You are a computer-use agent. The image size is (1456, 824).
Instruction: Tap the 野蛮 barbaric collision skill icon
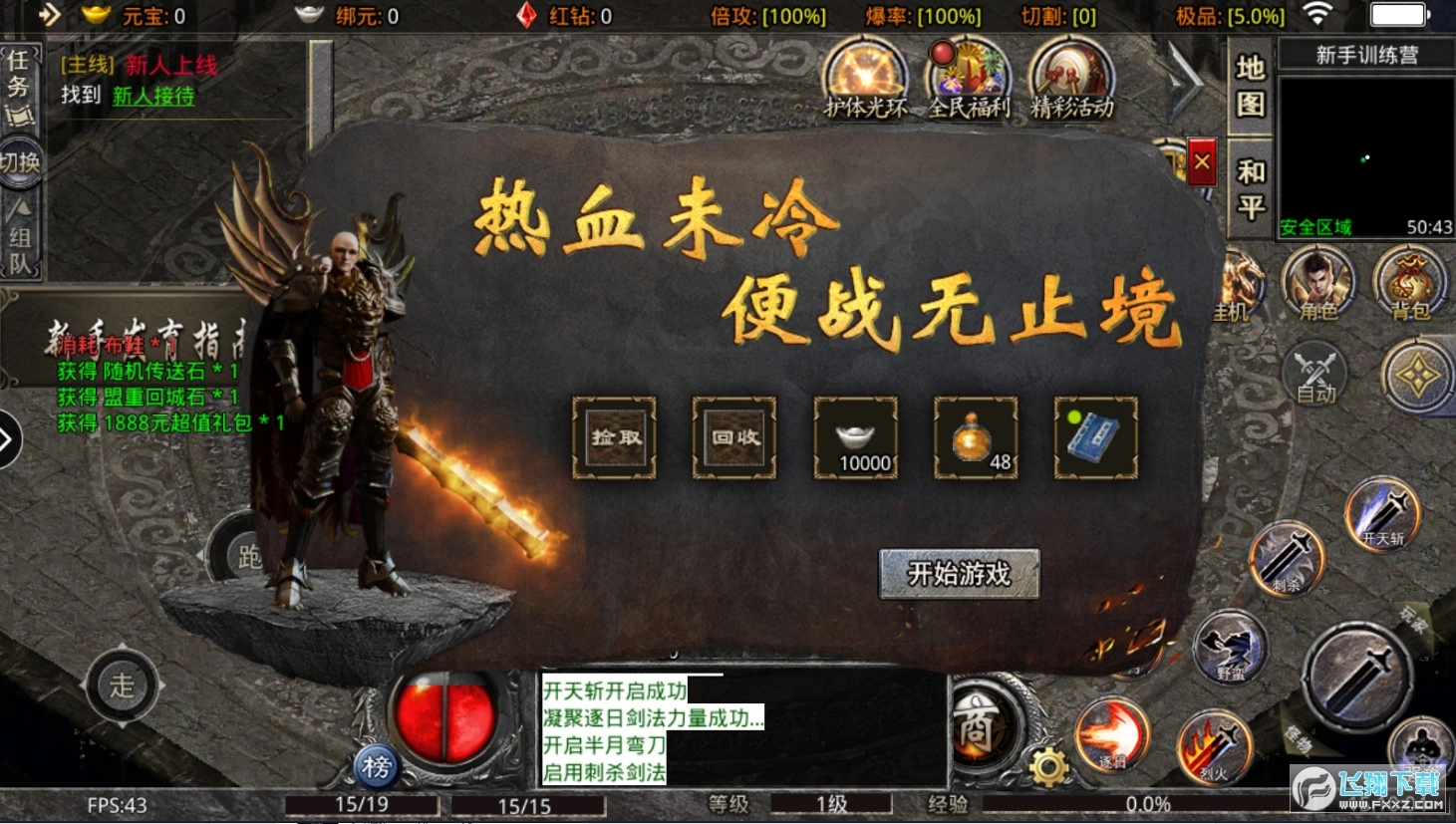[1232, 648]
